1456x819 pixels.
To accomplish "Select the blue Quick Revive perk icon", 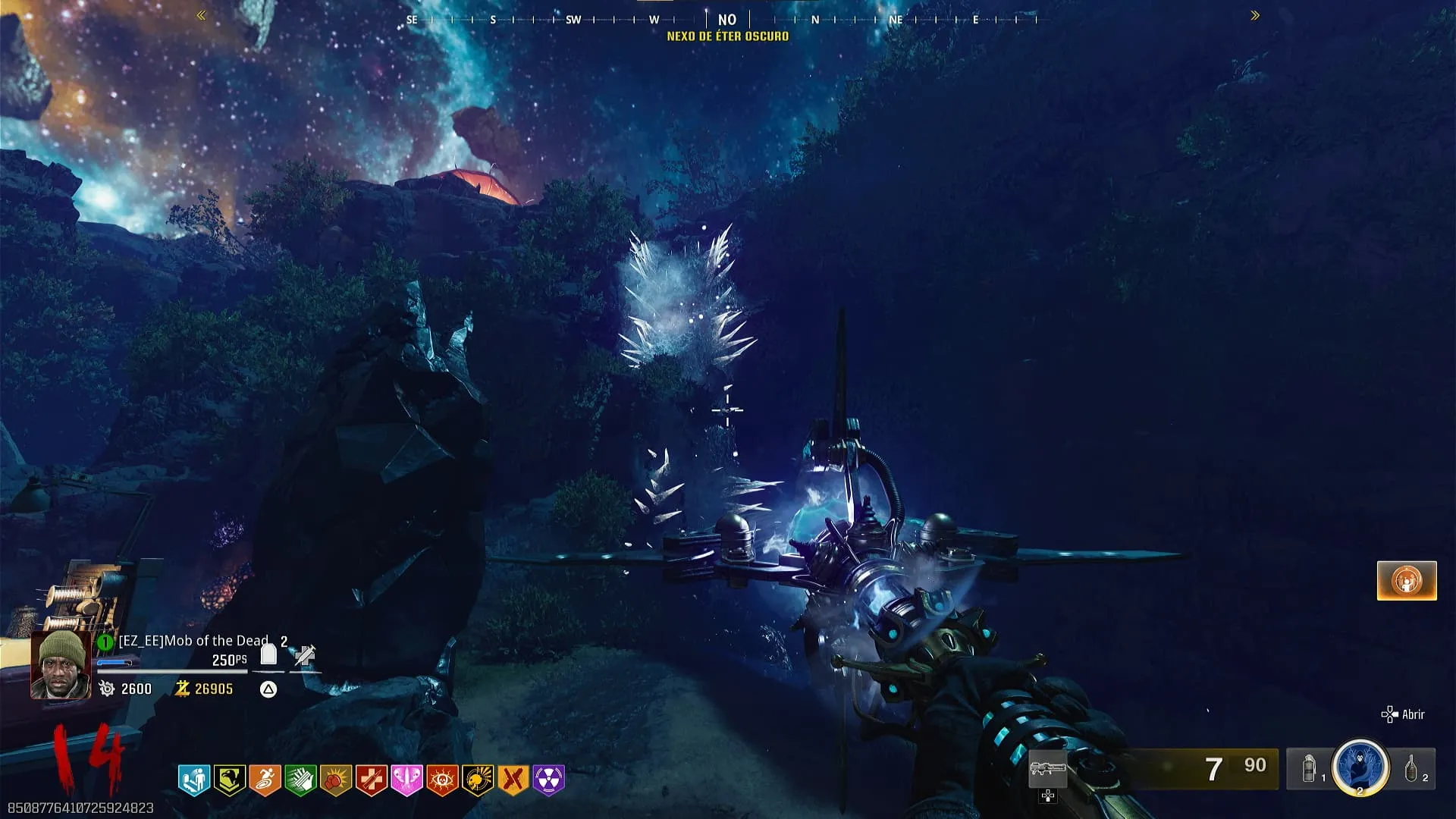I will [194, 780].
